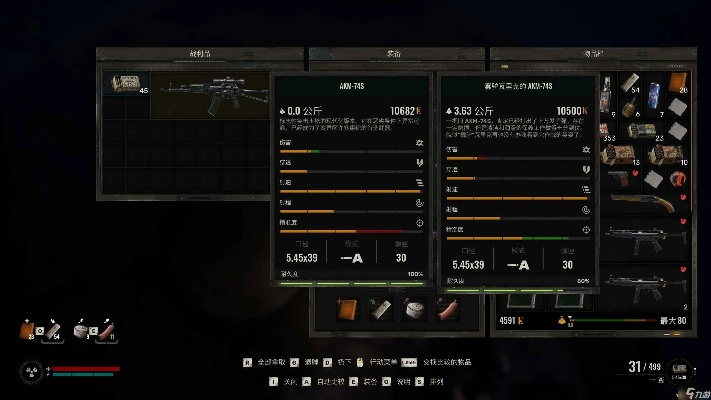This screenshot has height=400, width=711.
Task: Pick the ammo box with 45 rounds
Action: point(127,87)
